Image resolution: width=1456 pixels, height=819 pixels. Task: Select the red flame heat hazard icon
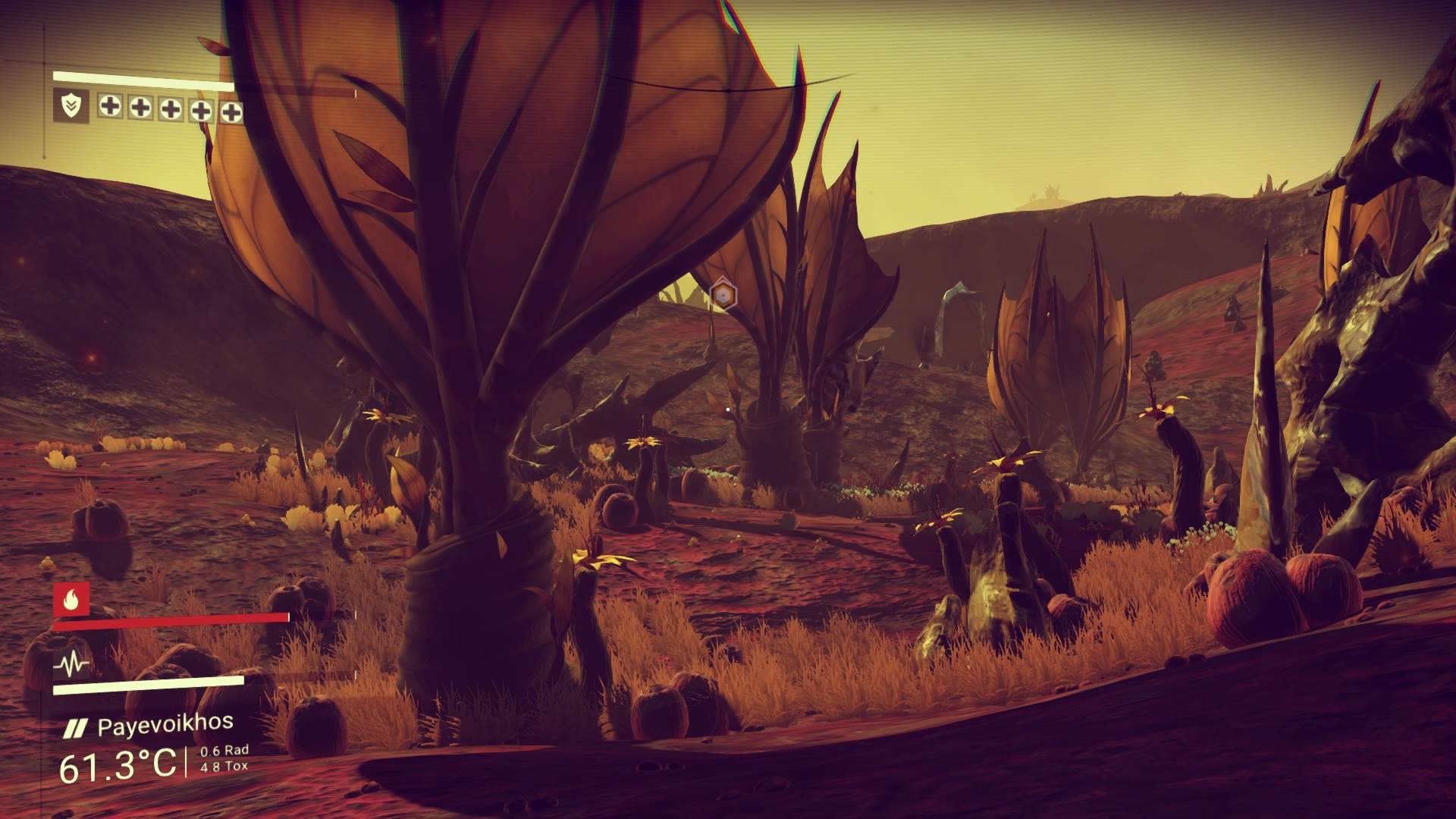71,600
